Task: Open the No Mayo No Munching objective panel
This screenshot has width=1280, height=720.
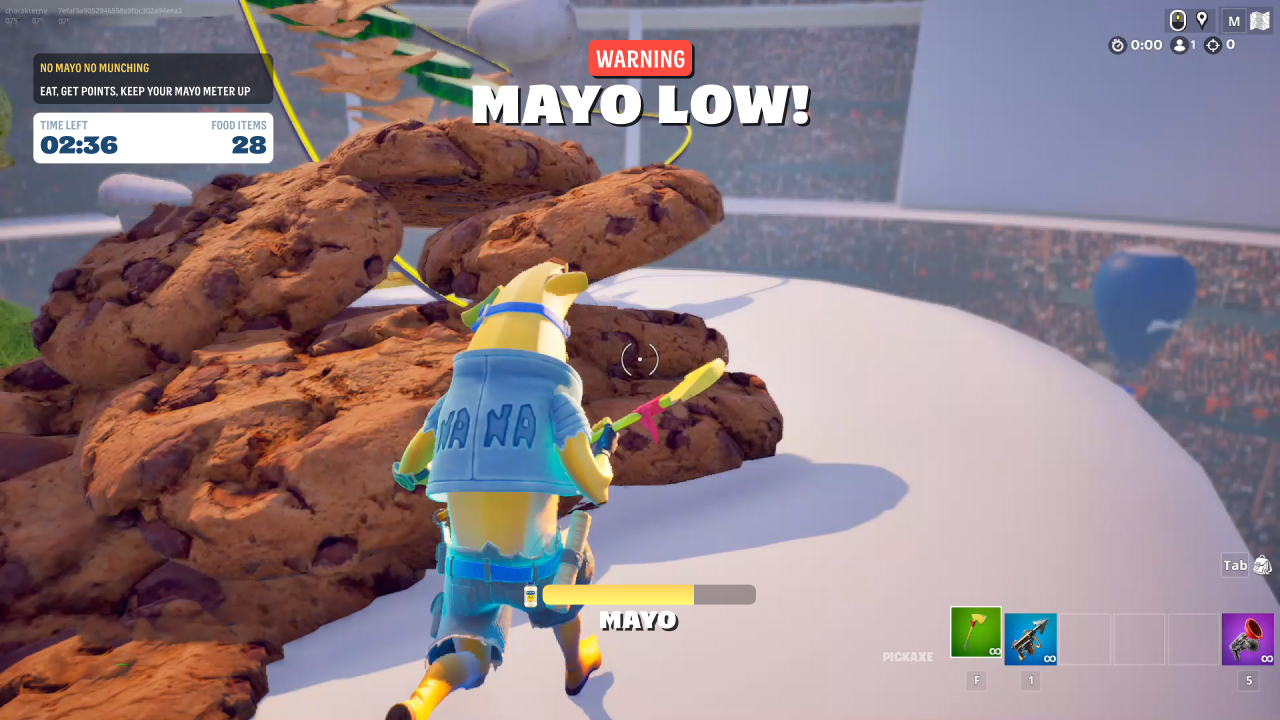Action: point(153,79)
